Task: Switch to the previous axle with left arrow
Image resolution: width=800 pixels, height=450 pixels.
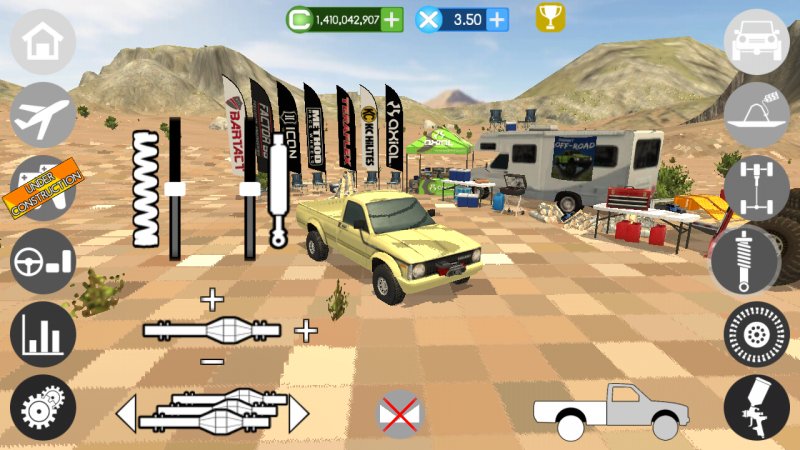Action: pyautogui.click(x=127, y=413)
